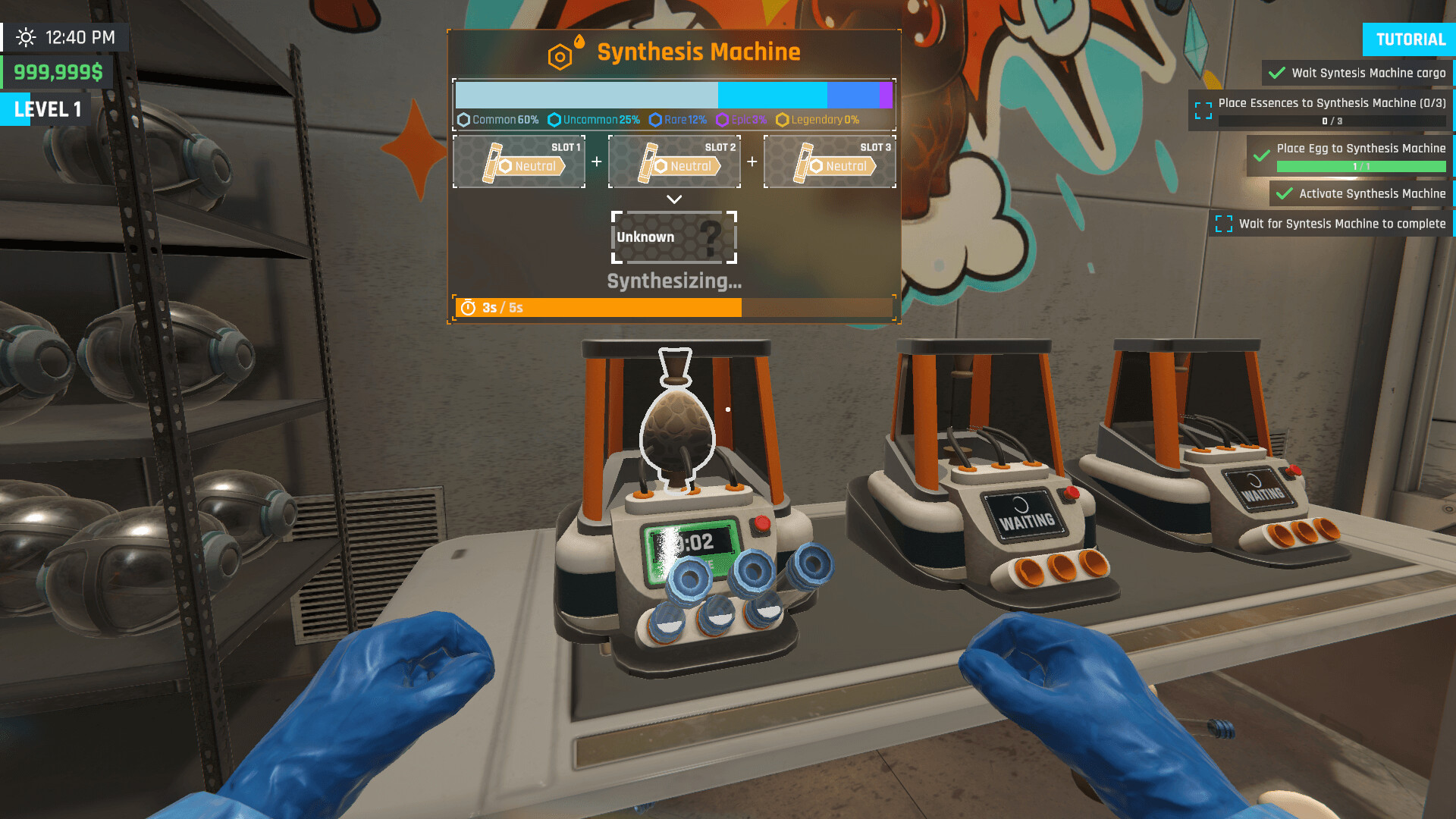
Task: Open the Slot 3 Neutral essence selector
Action: coord(830,162)
